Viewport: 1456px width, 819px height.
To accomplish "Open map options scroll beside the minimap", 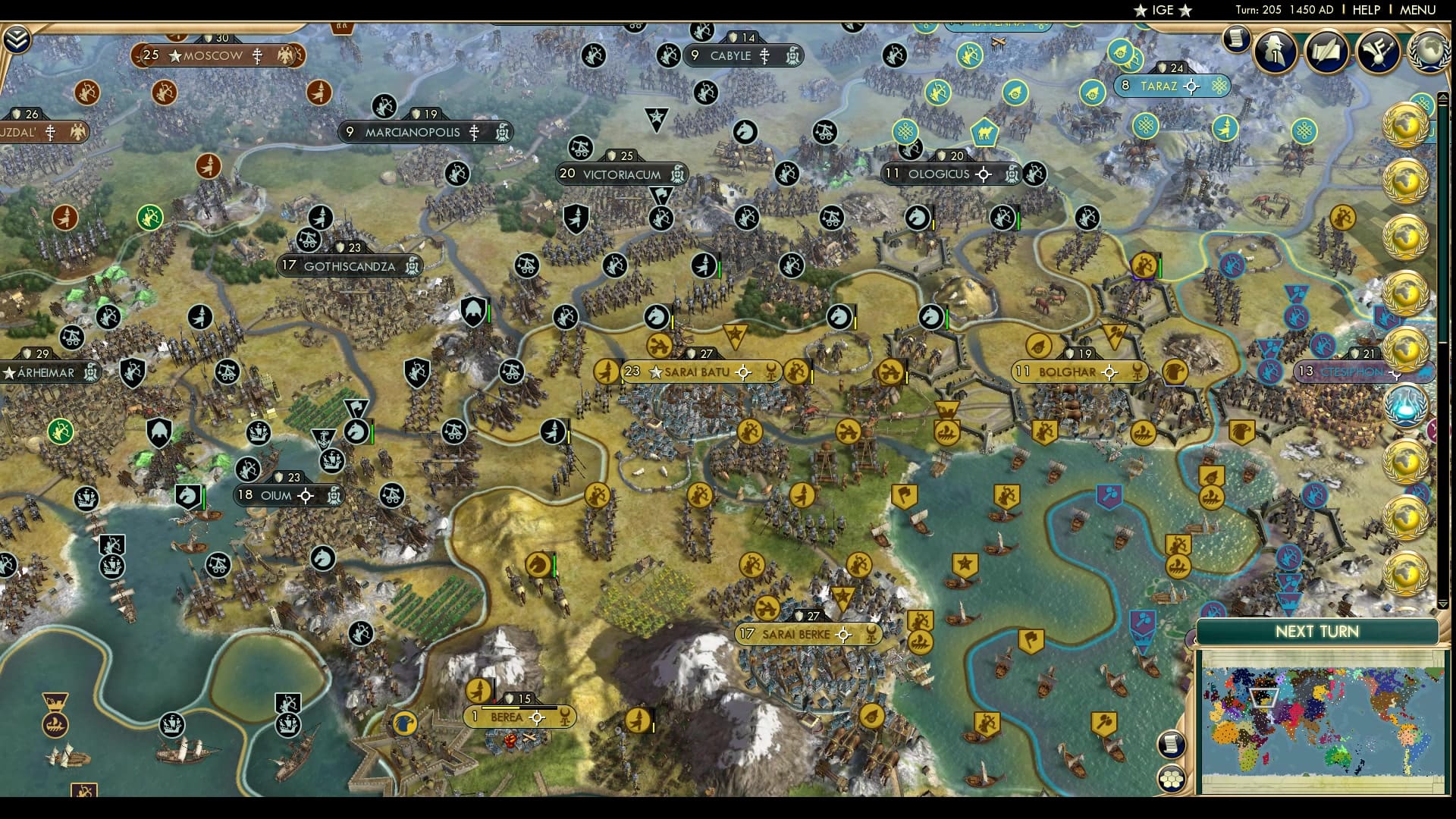I will [x=1172, y=745].
